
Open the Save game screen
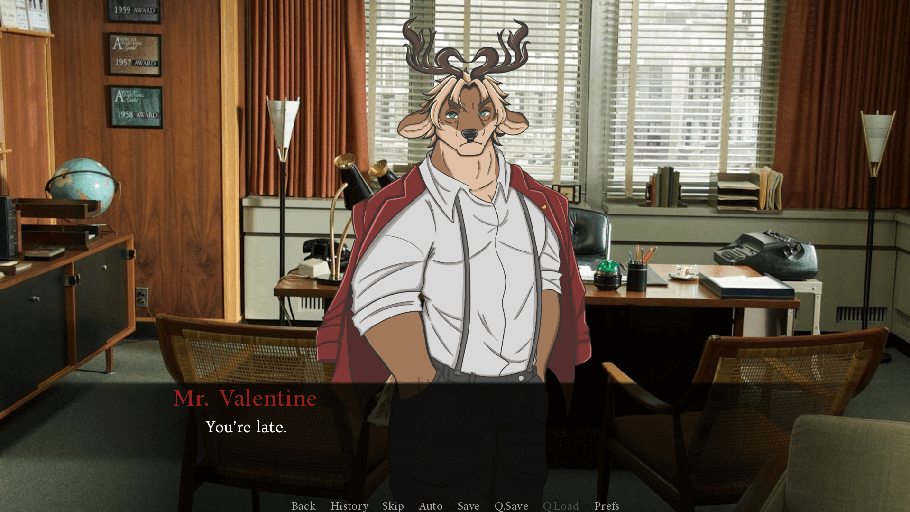click(468, 506)
